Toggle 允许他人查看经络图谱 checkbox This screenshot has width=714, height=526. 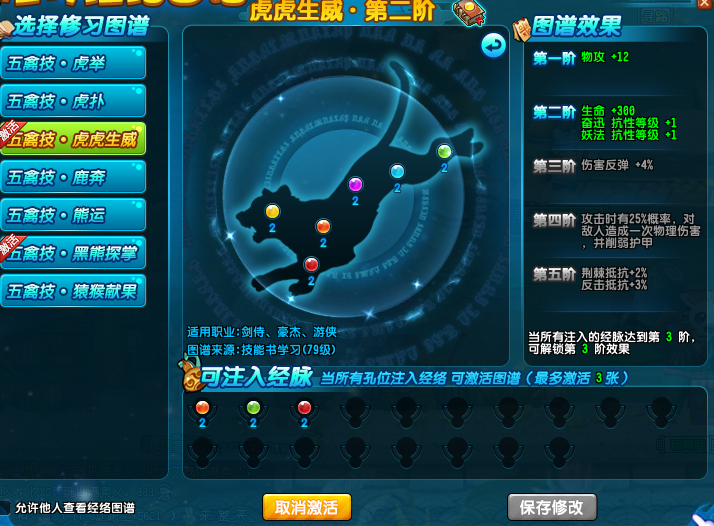tap(6, 507)
